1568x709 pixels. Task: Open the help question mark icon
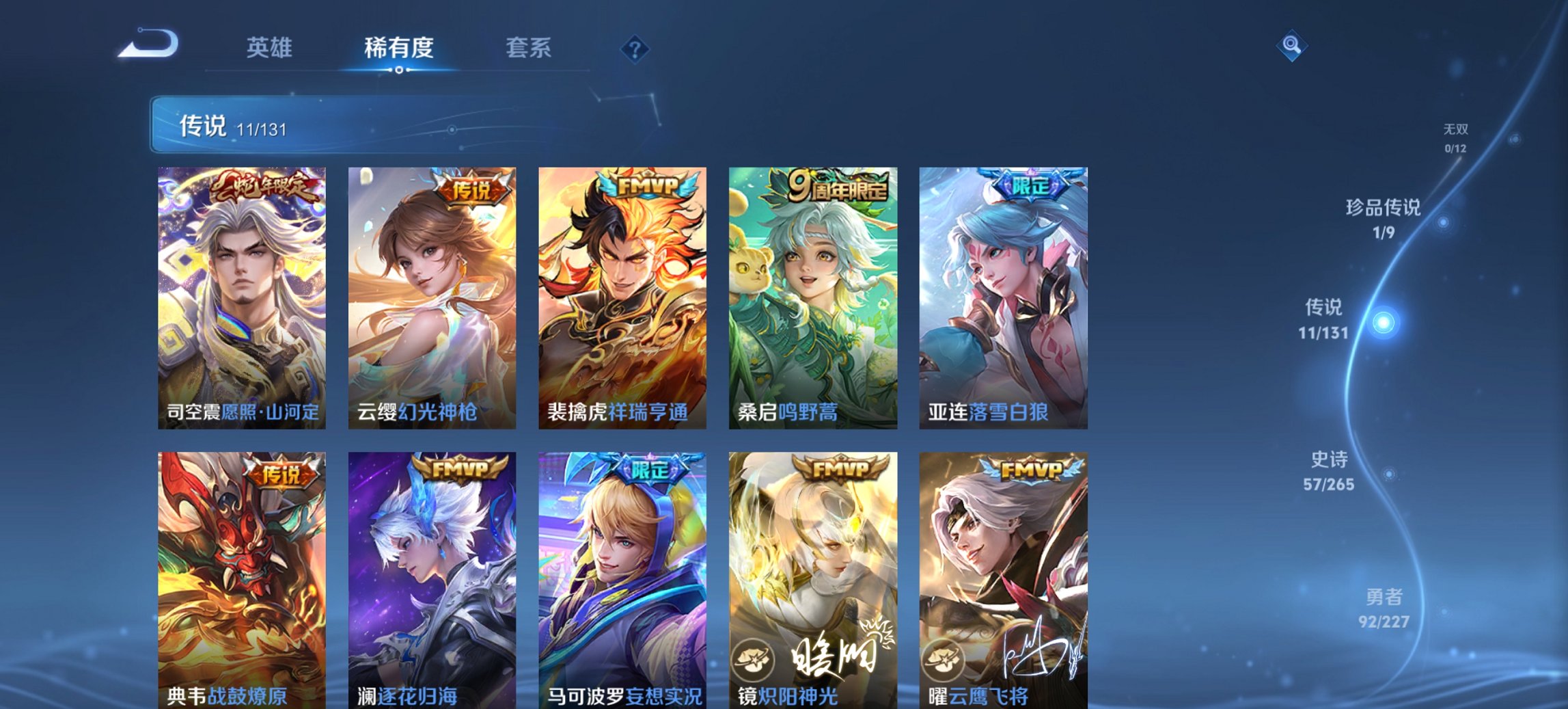(x=635, y=49)
